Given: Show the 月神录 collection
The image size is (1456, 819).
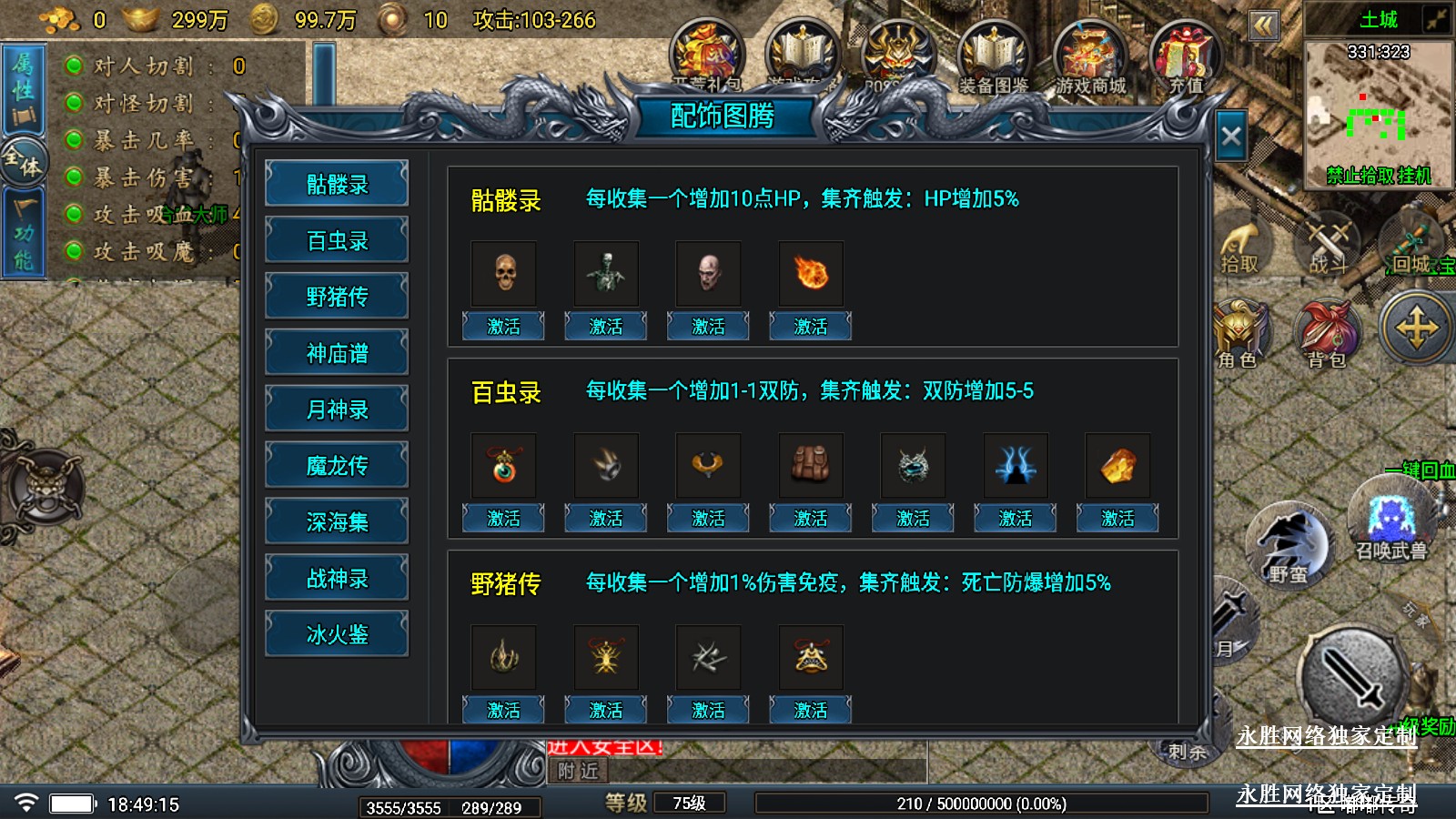Looking at the screenshot, I should [x=337, y=410].
